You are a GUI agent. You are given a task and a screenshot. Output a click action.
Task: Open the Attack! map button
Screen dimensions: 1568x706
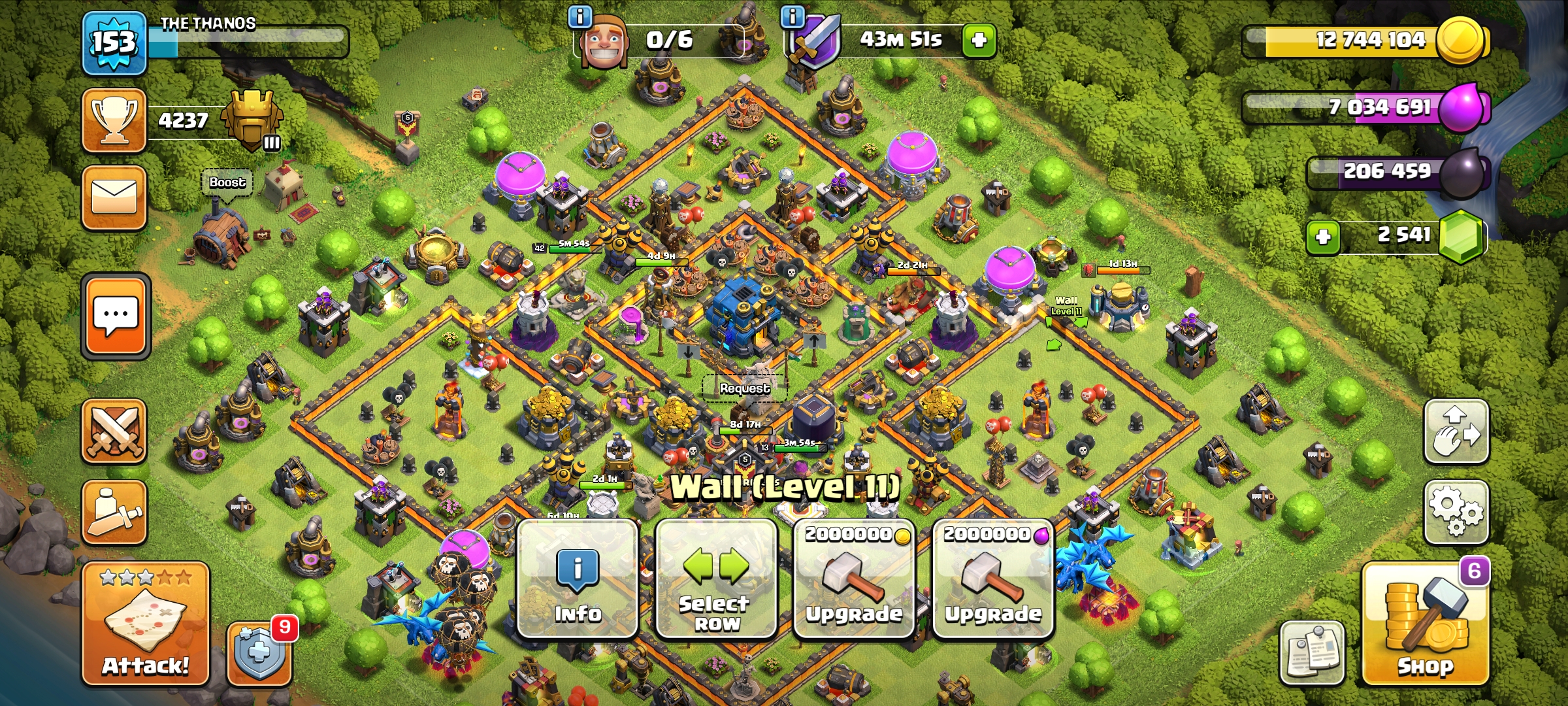[145, 624]
